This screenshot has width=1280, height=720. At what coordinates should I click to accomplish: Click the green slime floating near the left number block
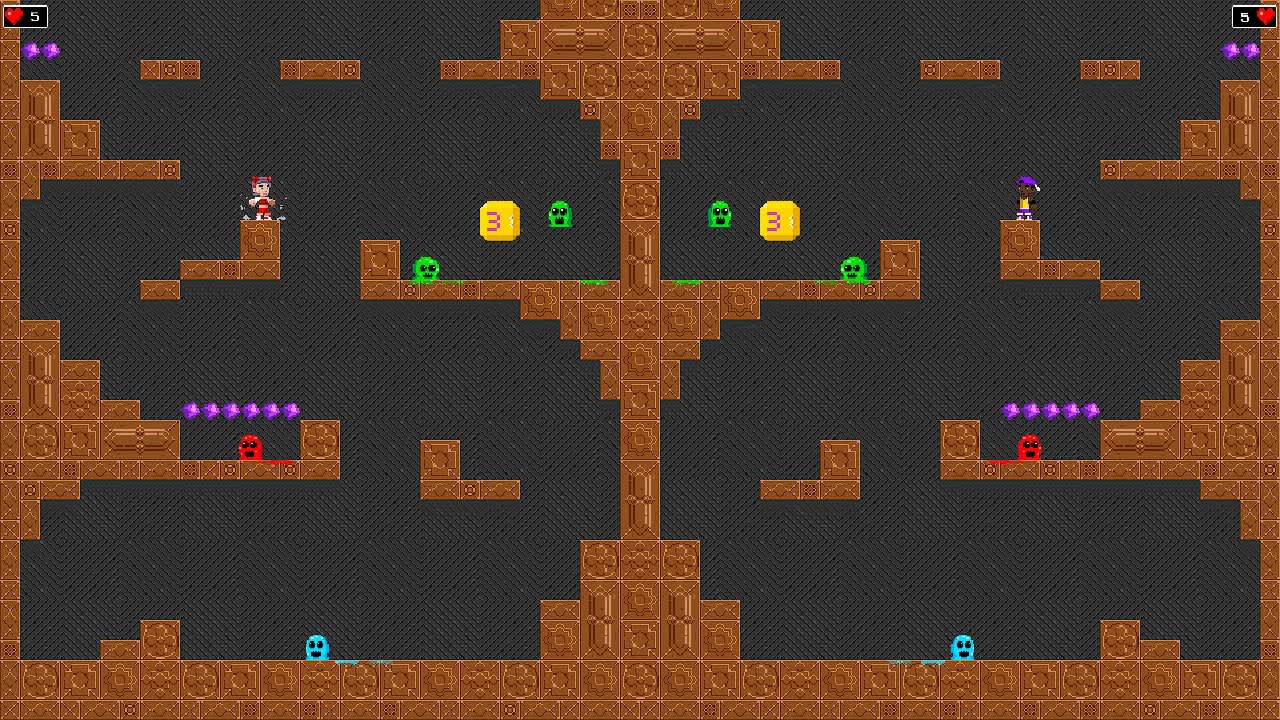point(560,213)
